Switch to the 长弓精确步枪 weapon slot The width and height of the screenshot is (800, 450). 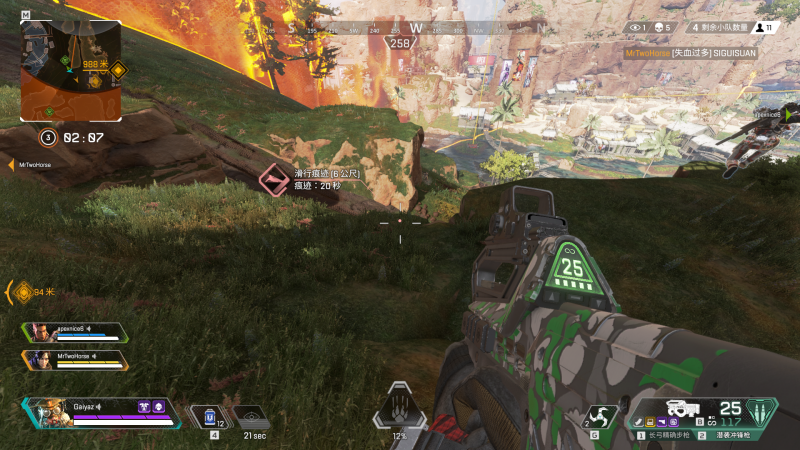pos(666,436)
